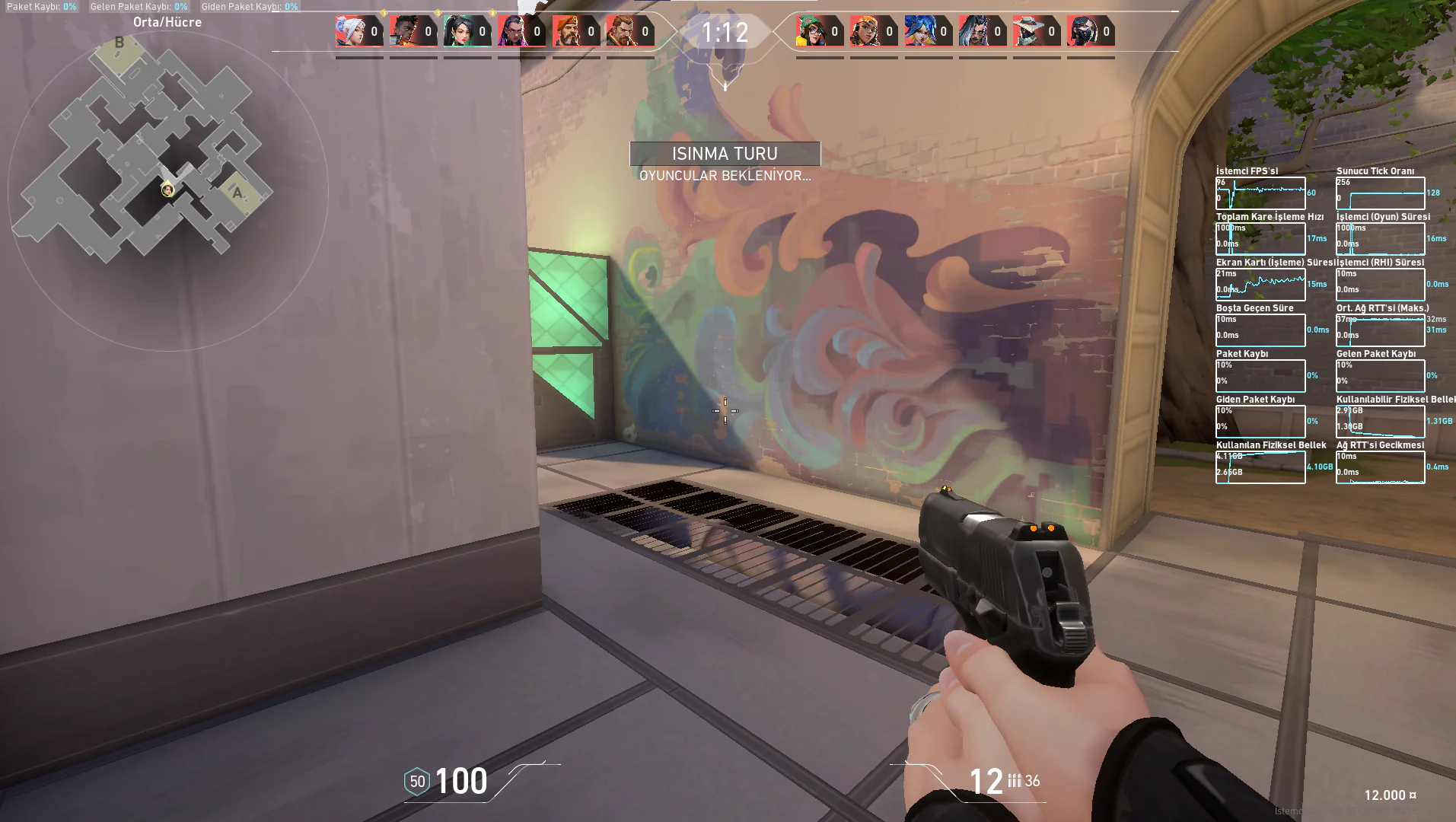Click Killjoy's portrait on the enemy team
The image size is (1456, 822).
click(812, 32)
